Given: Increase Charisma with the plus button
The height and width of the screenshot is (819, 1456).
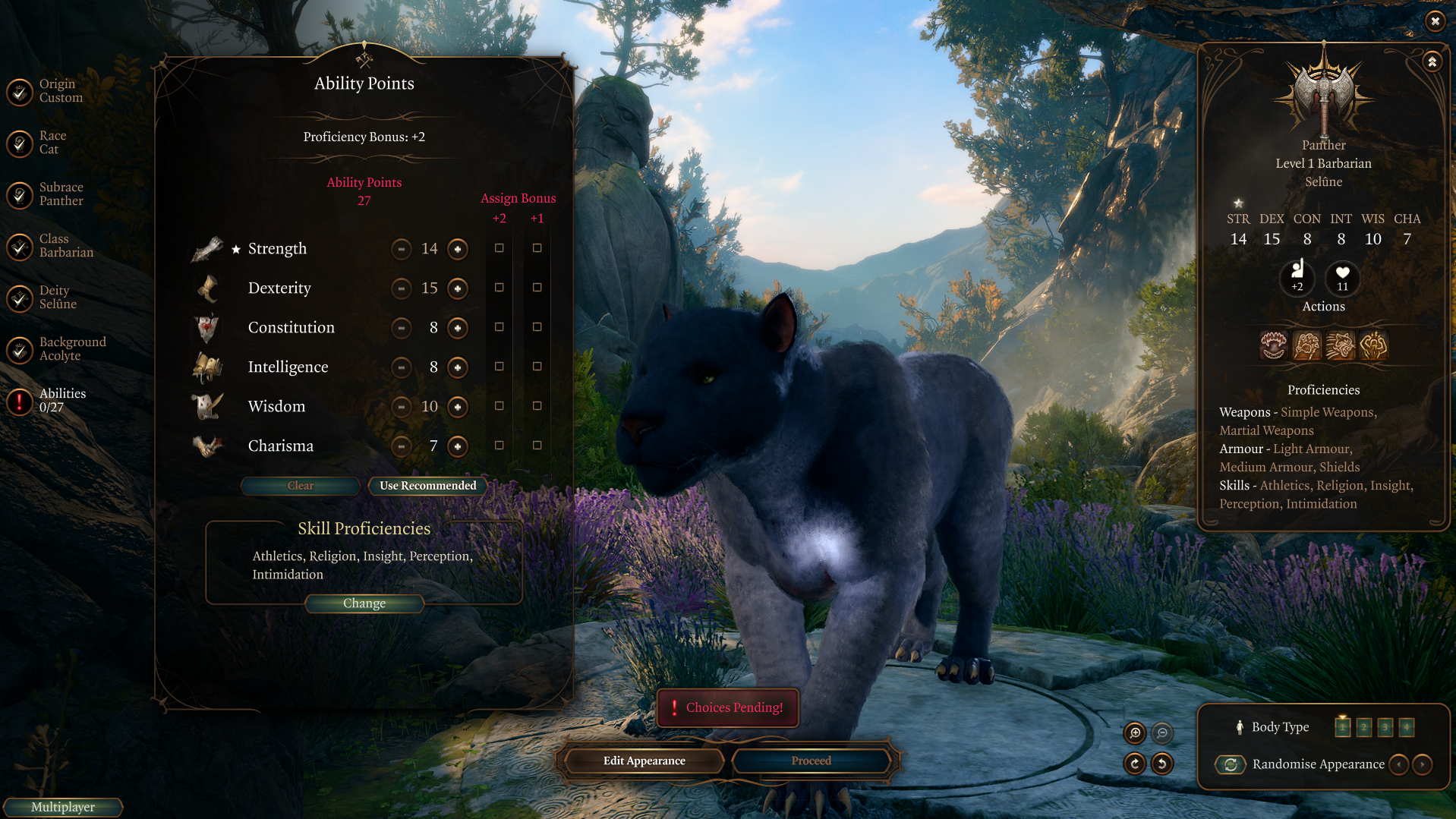Looking at the screenshot, I should point(458,446).
